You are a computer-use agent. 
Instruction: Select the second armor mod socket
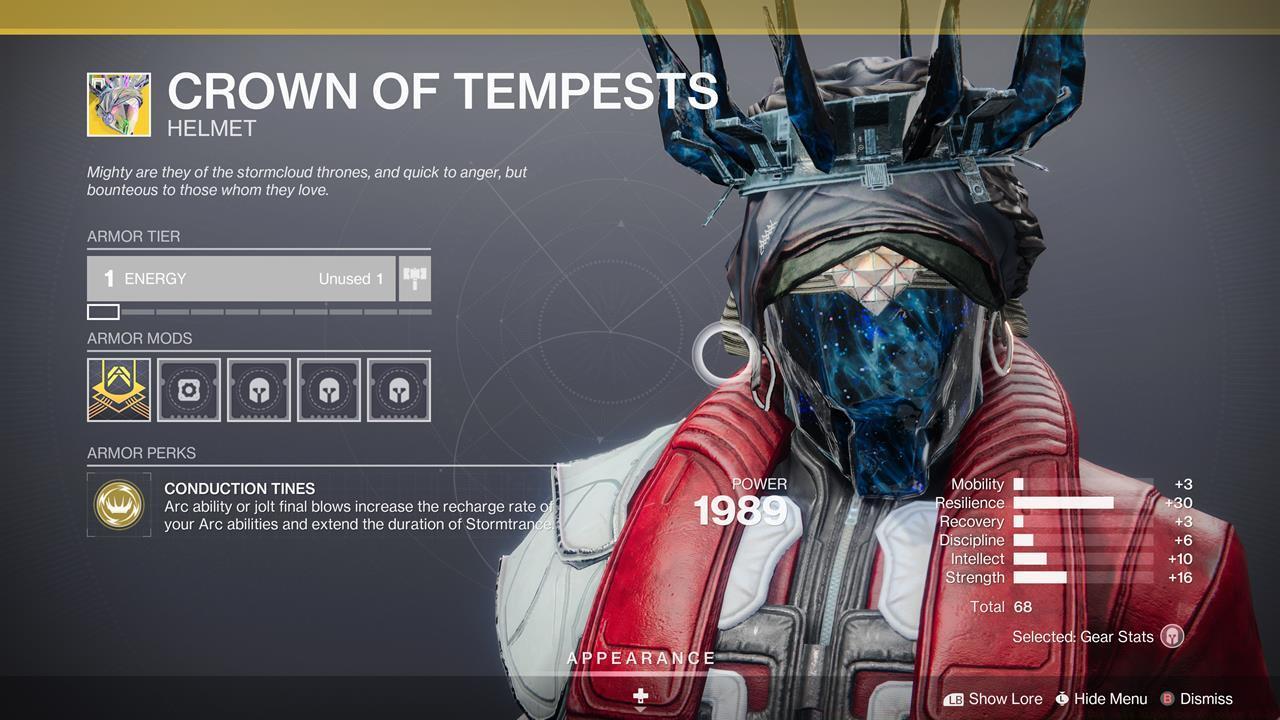(189, 390)
